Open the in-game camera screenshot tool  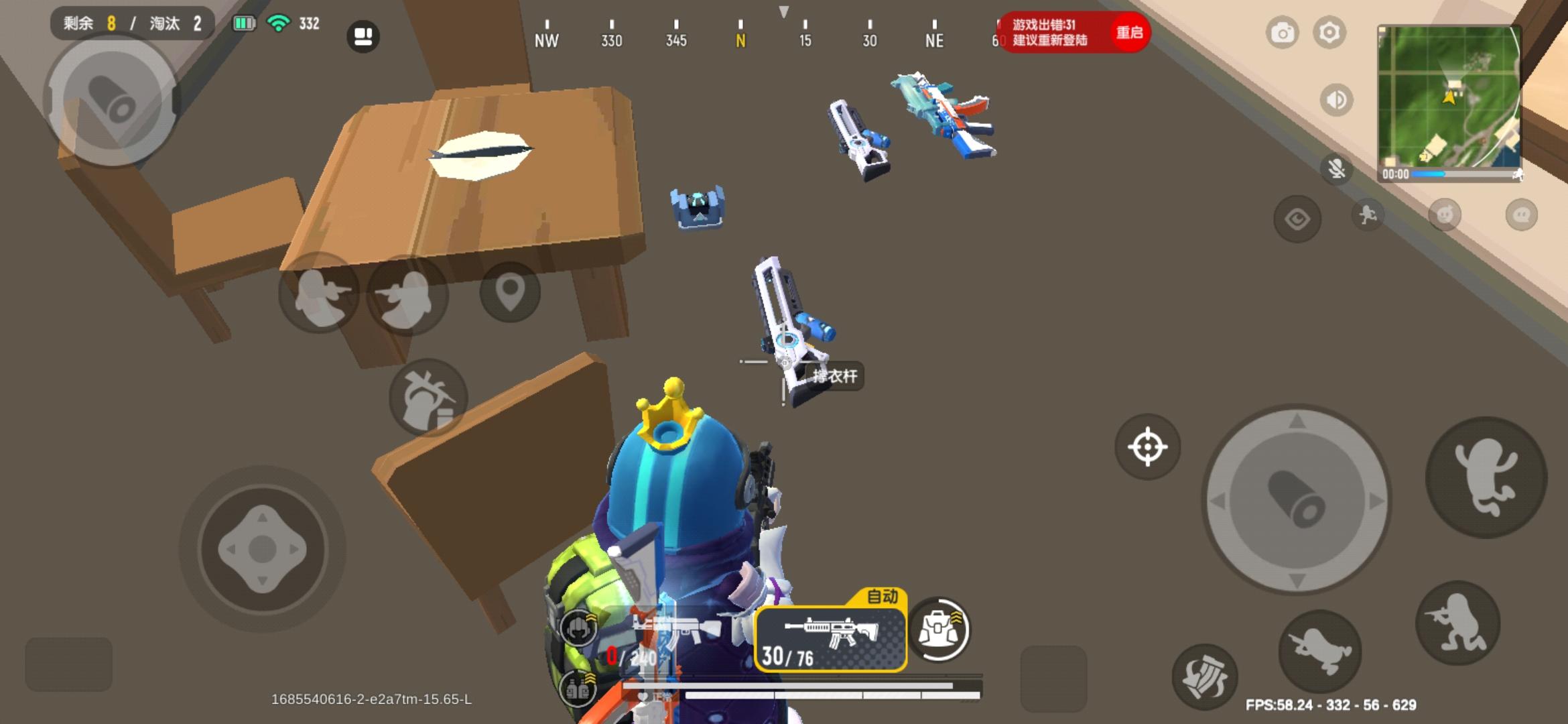1283,32
